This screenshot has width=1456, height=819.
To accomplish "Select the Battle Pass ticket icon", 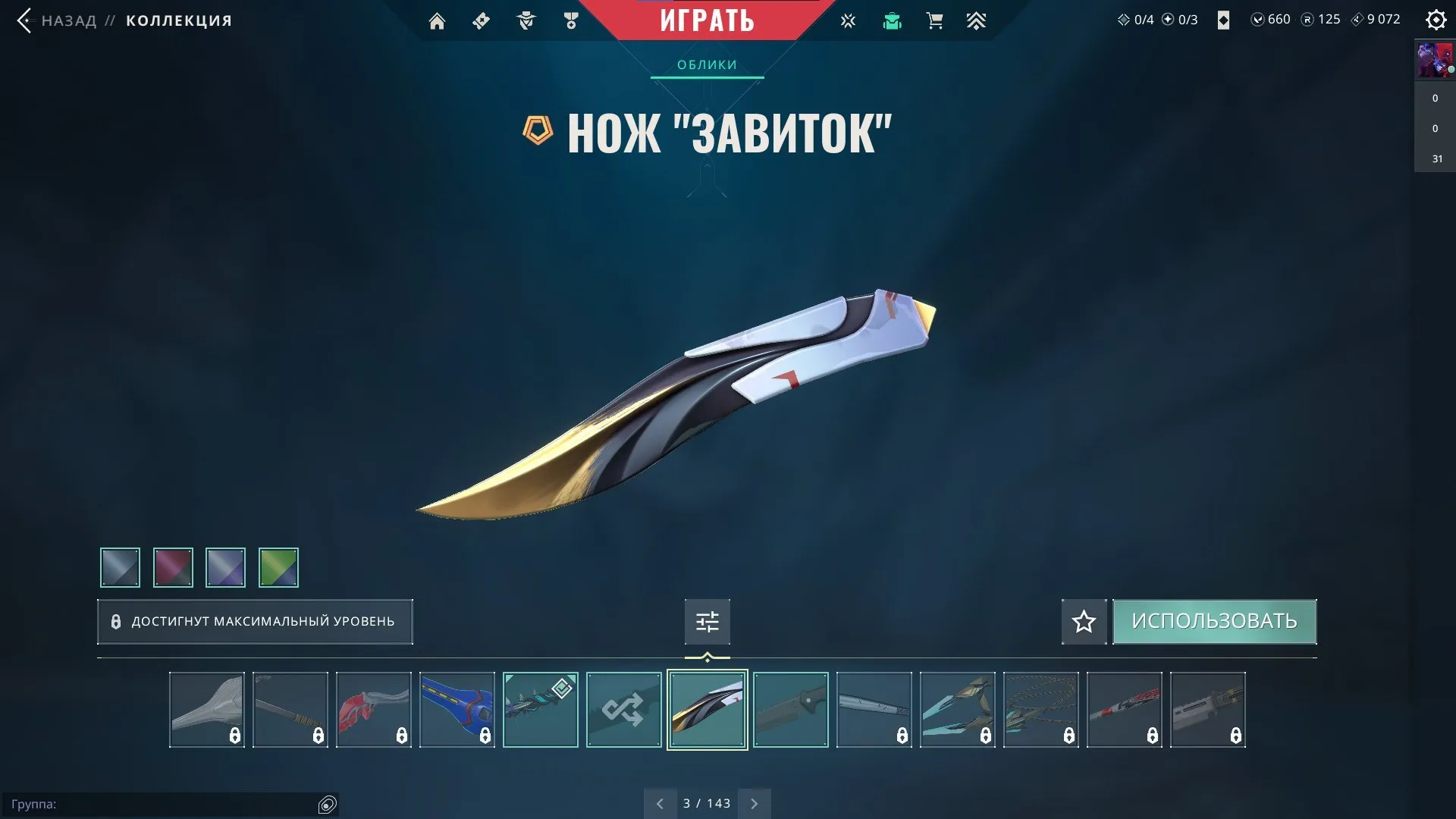I will 480,20.
